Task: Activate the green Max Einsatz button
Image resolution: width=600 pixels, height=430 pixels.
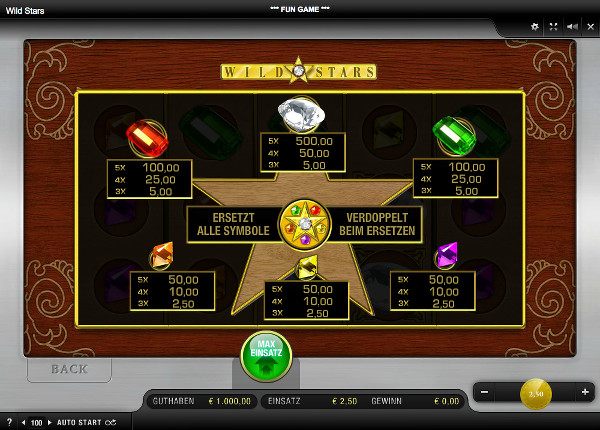Action: click(266, 356)
